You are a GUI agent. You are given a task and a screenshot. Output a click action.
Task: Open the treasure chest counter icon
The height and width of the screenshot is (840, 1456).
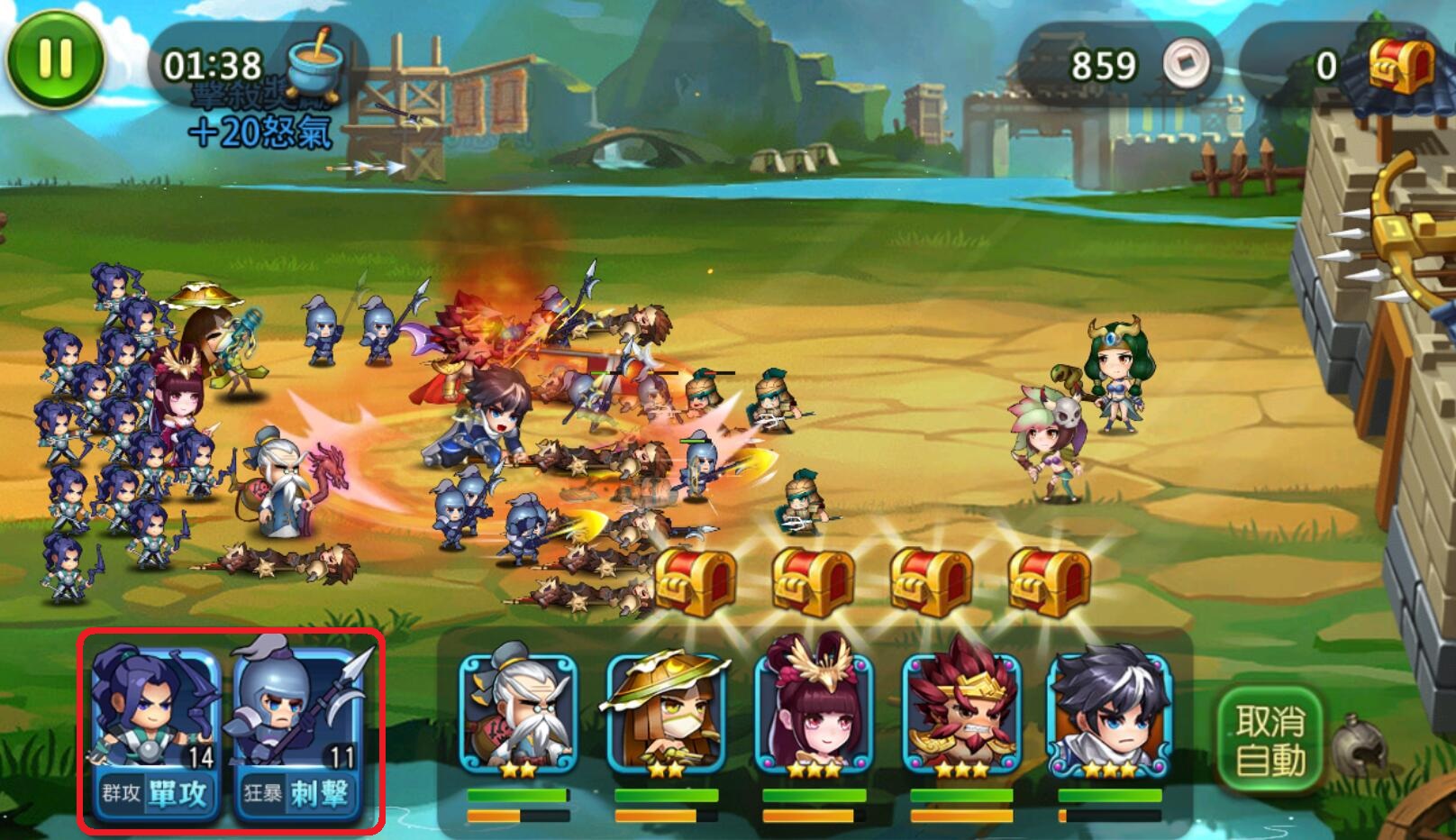(1401, 65)
